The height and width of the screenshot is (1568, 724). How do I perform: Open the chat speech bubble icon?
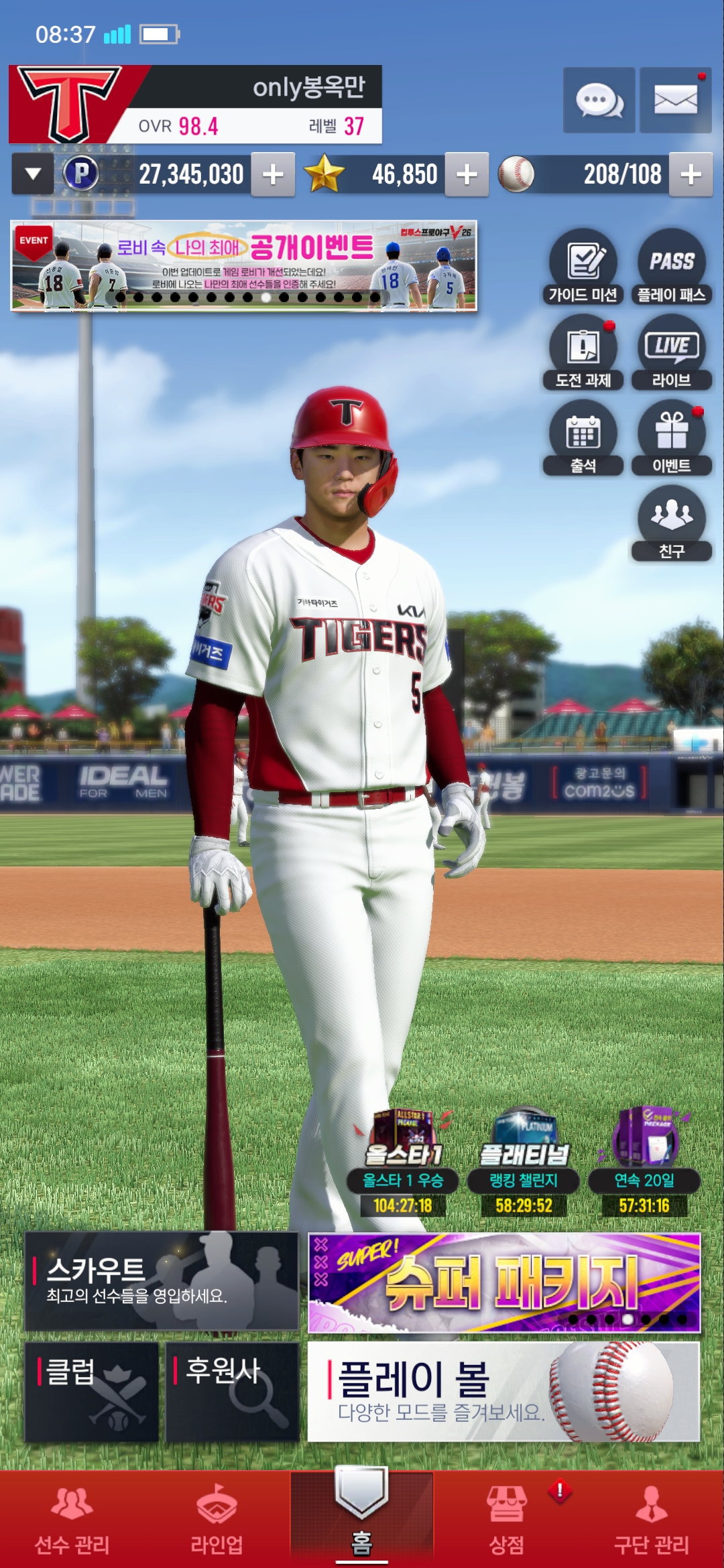point(599,101)
